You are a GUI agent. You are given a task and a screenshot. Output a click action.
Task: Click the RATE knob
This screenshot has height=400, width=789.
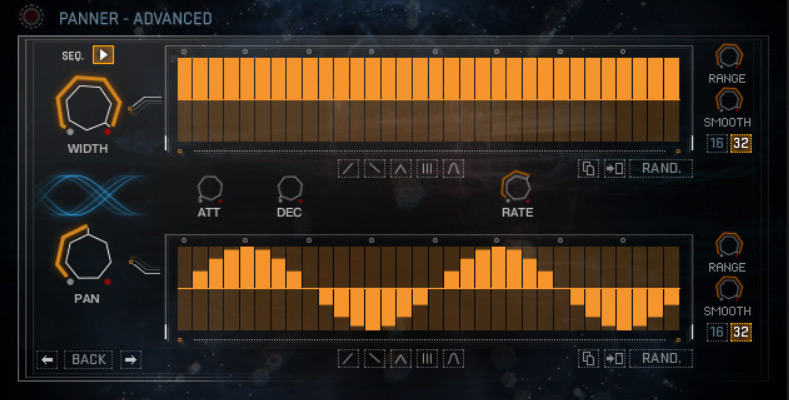pos(517,186)
